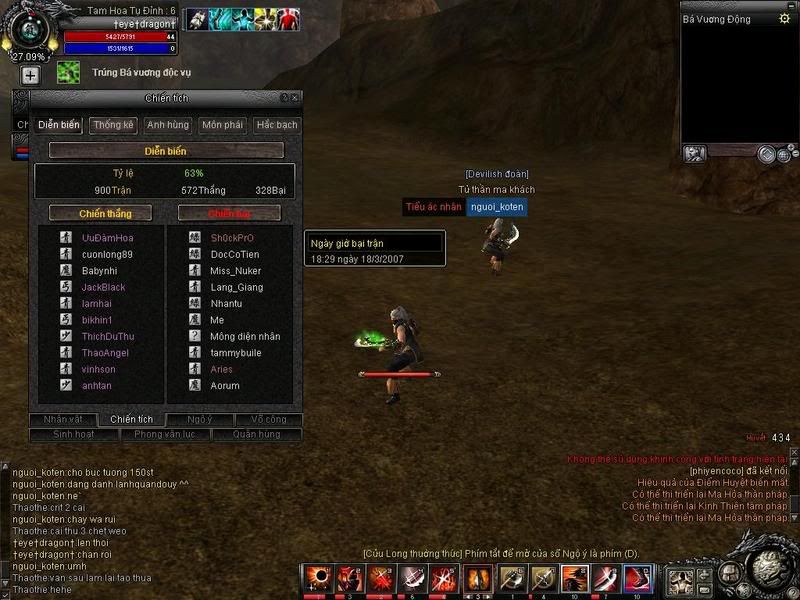Select the Môn phái tab
The height and width of the screenshot is (600, 800).
[222, 125]
